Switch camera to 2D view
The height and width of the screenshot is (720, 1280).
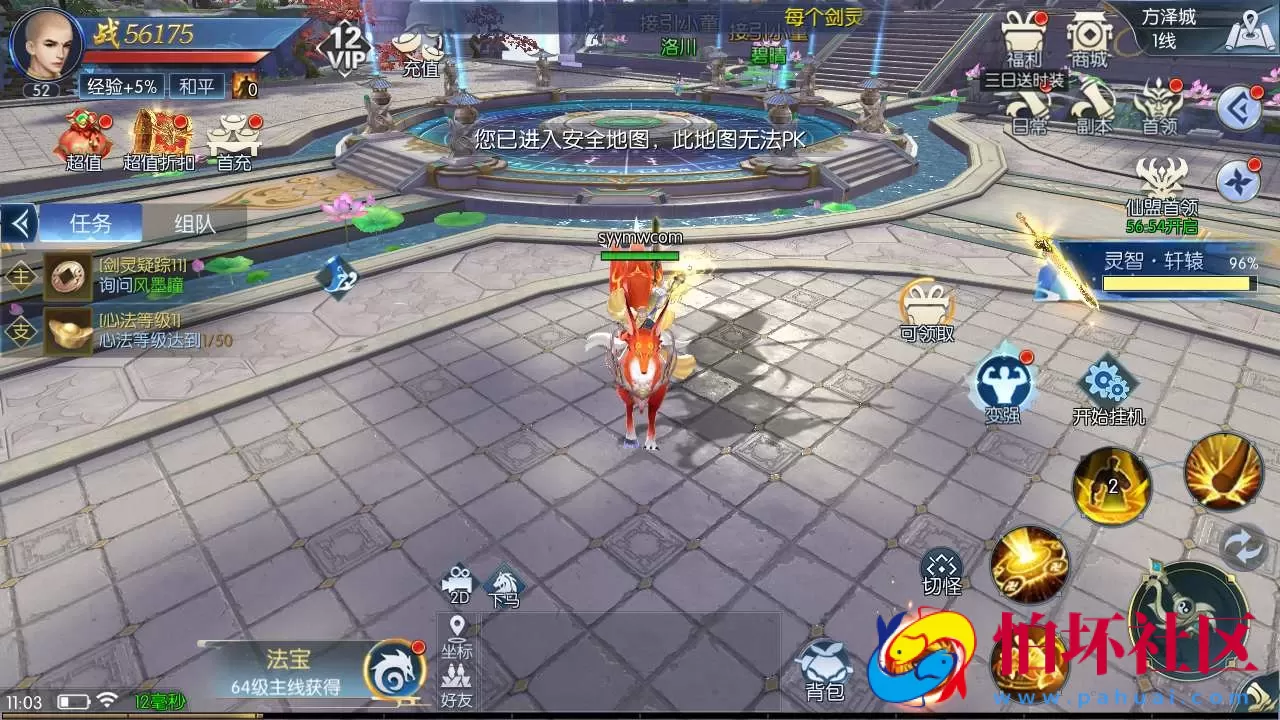pos(458,584)
